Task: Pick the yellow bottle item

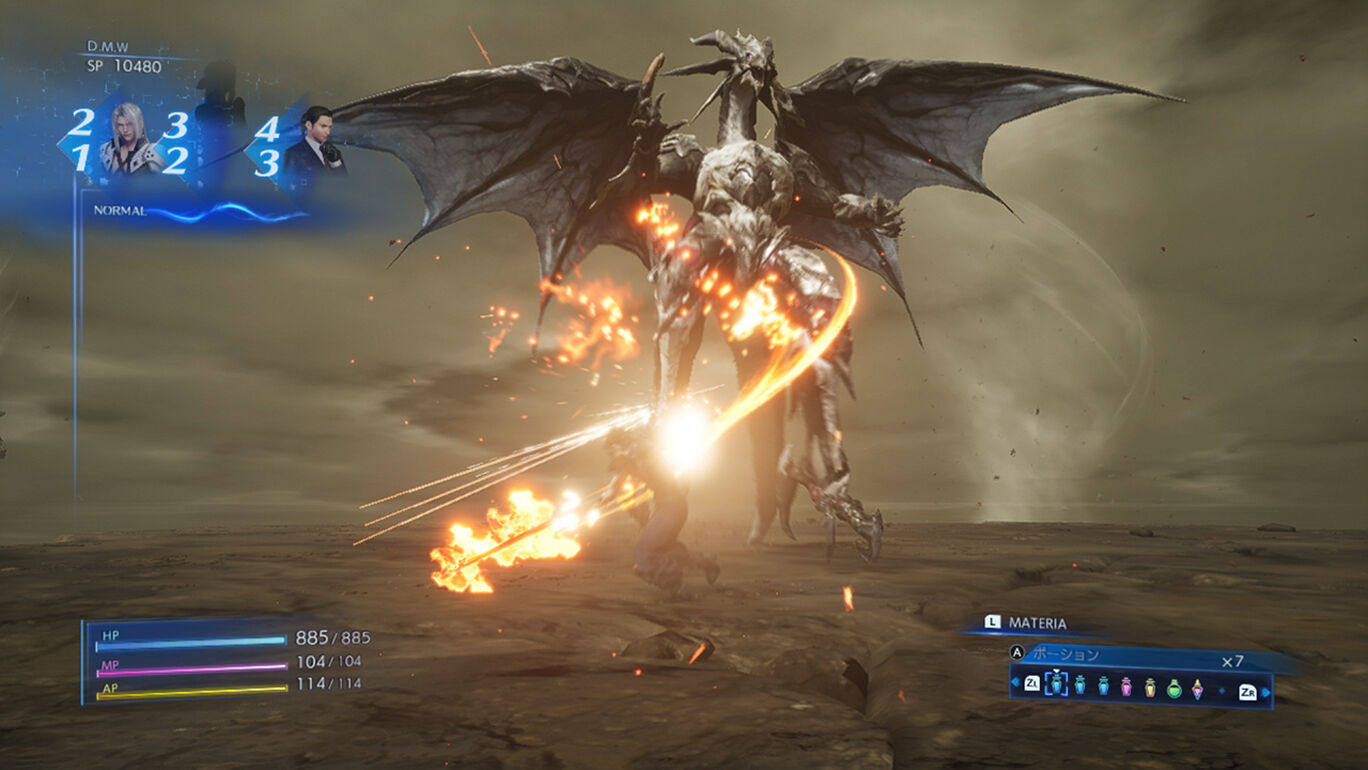Action: pos(1150,686)
